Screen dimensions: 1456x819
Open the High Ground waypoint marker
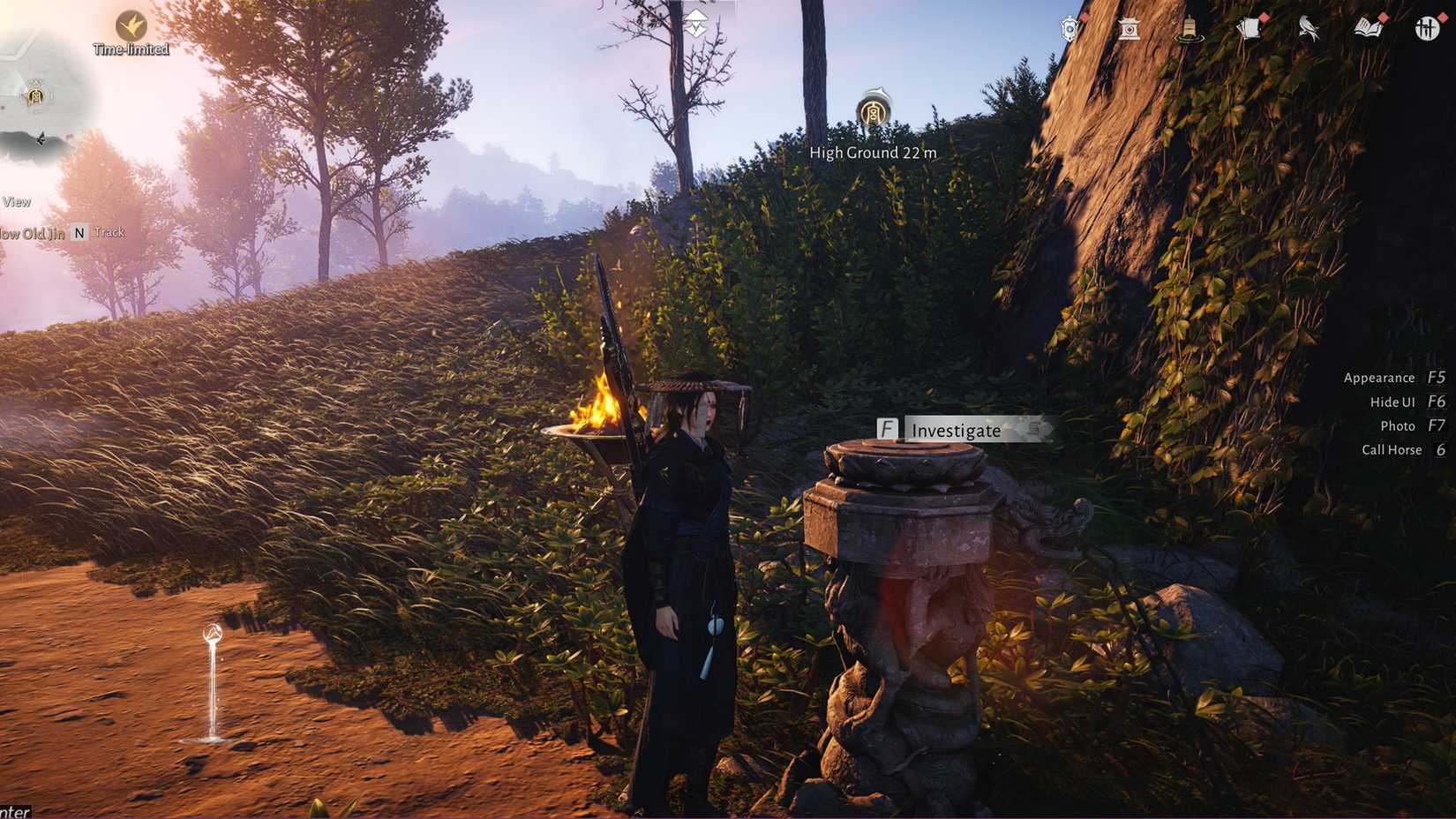pos(873,111)
